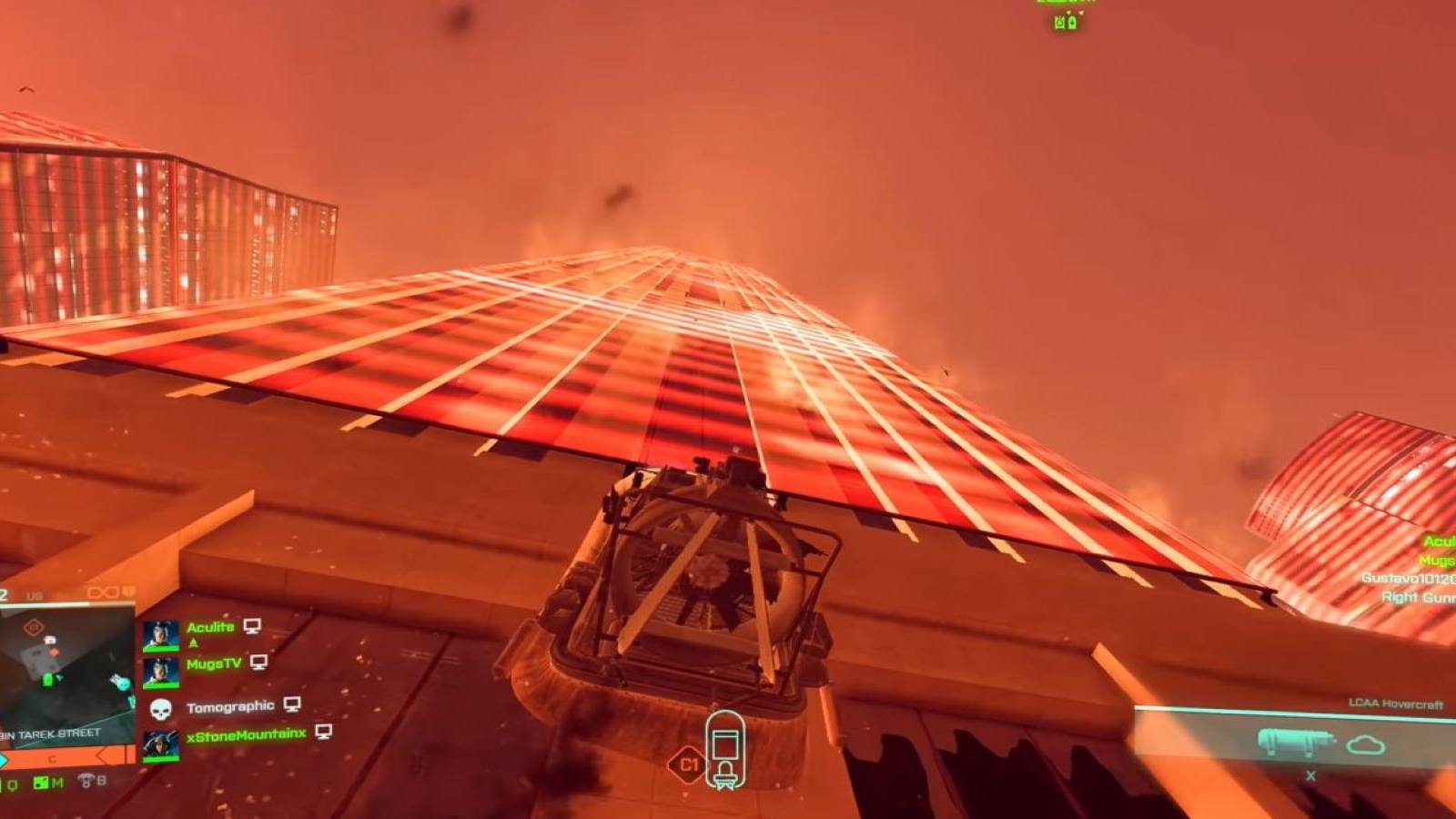Viewport: 1456px width, 819px height.
Task: Click the shield faction icon near the ticket counter
Action: coord(128,591)
